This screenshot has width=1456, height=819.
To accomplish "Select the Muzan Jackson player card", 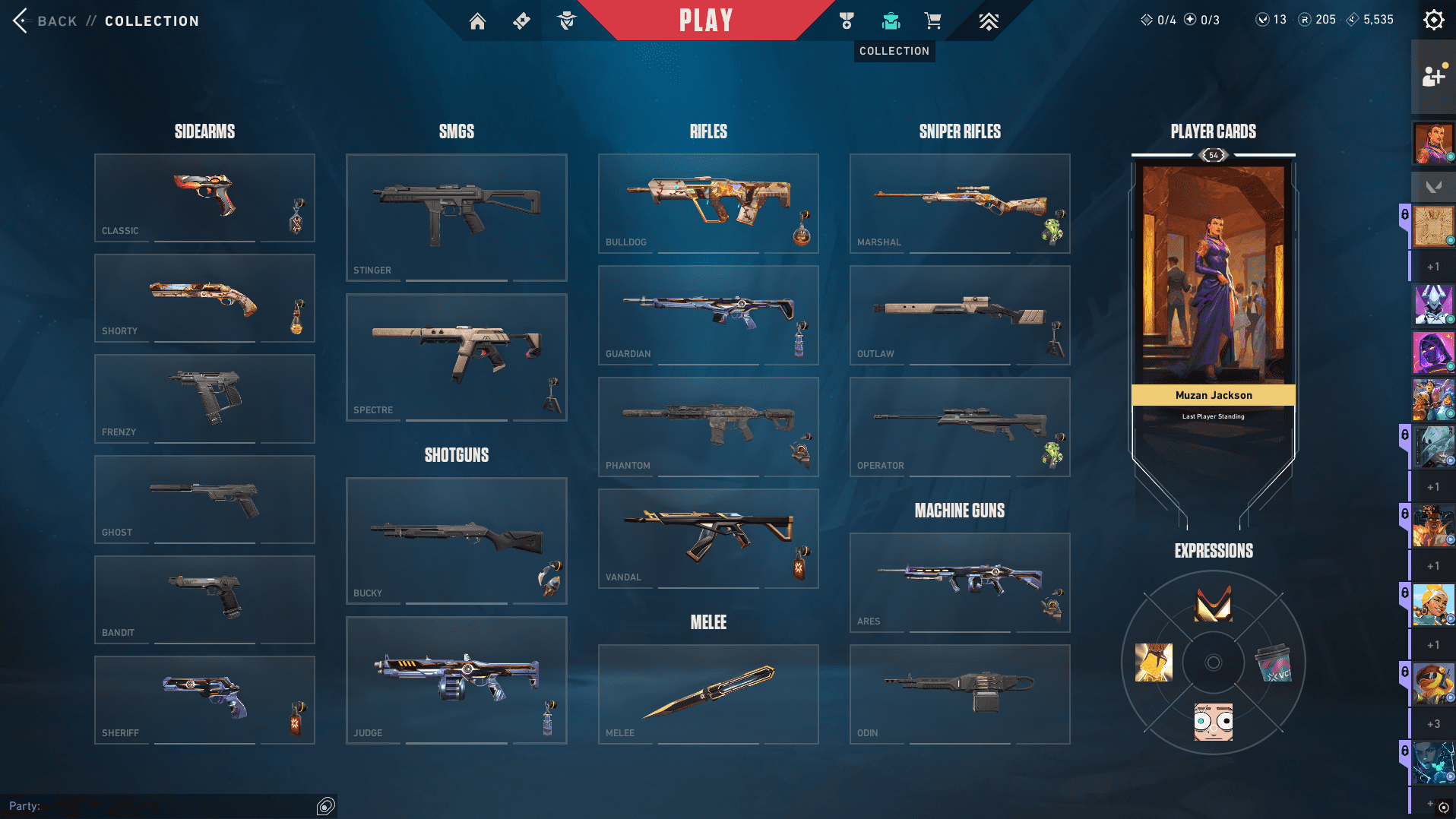I will (x=1213, y=289).
